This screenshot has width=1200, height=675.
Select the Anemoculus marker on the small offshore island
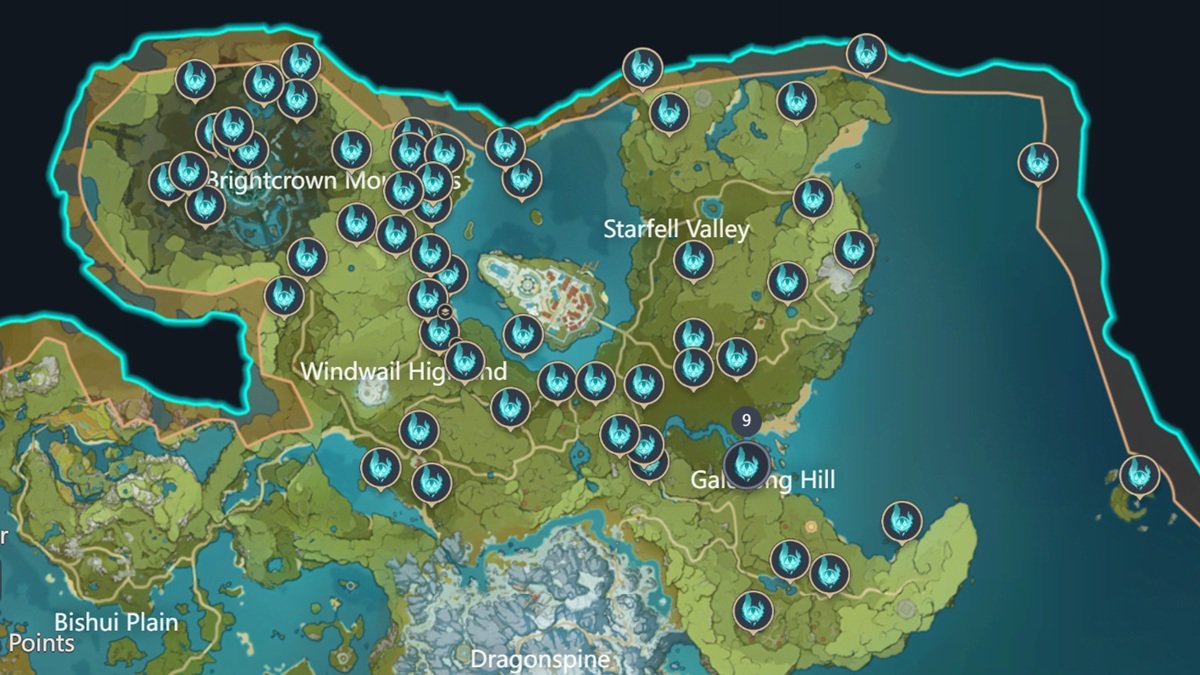tap(1138, 475)
